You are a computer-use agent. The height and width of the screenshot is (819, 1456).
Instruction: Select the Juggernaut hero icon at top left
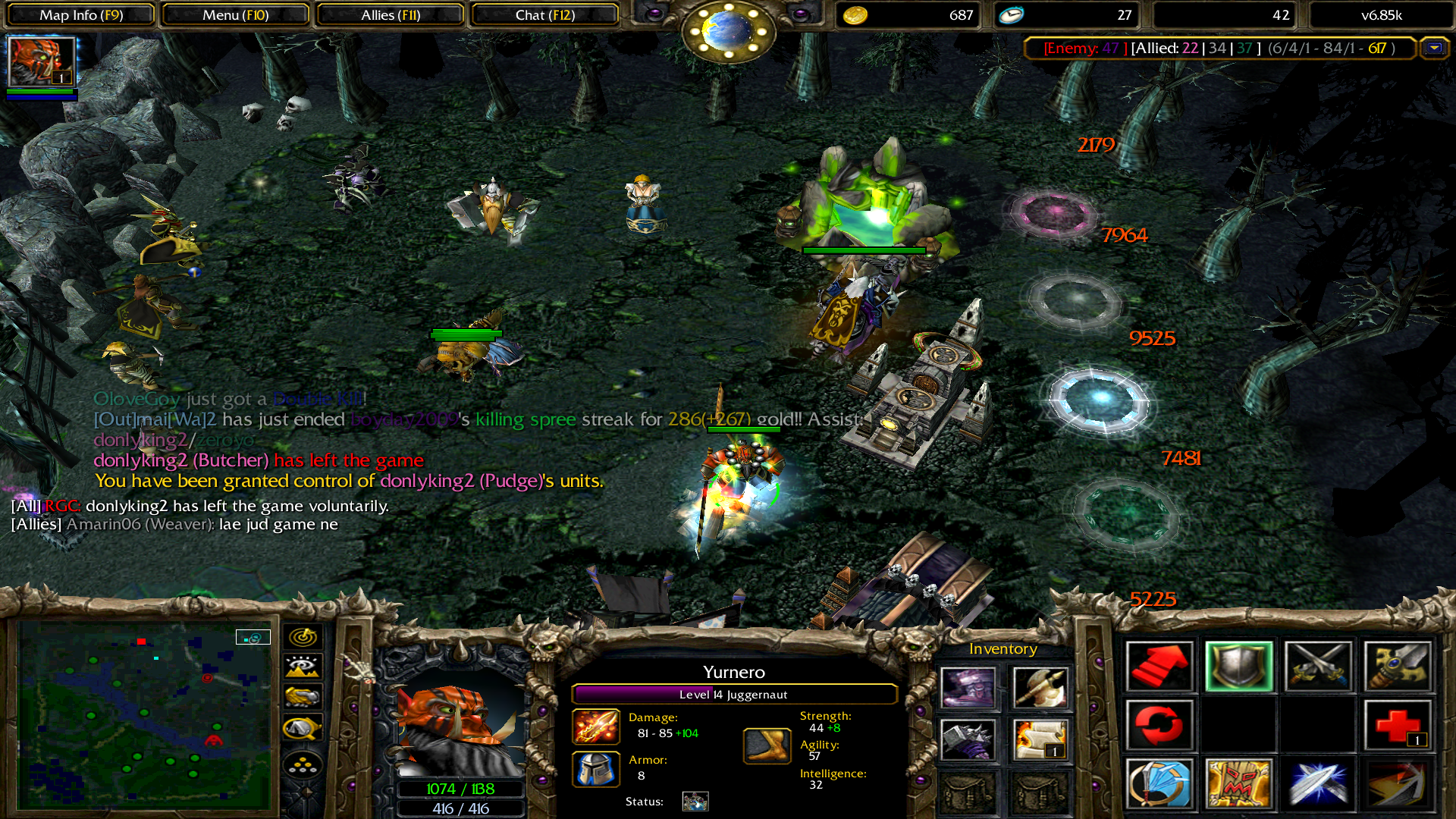coord(41,62)
